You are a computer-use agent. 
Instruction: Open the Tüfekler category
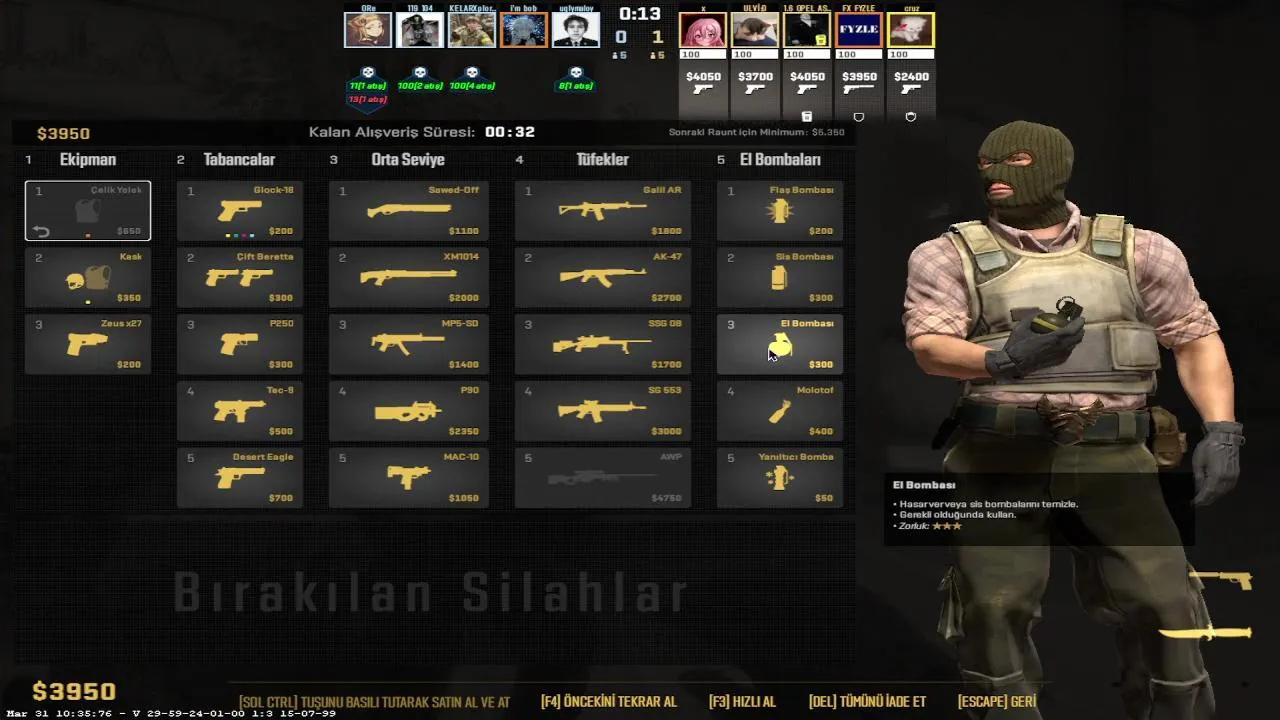point(603,159)
